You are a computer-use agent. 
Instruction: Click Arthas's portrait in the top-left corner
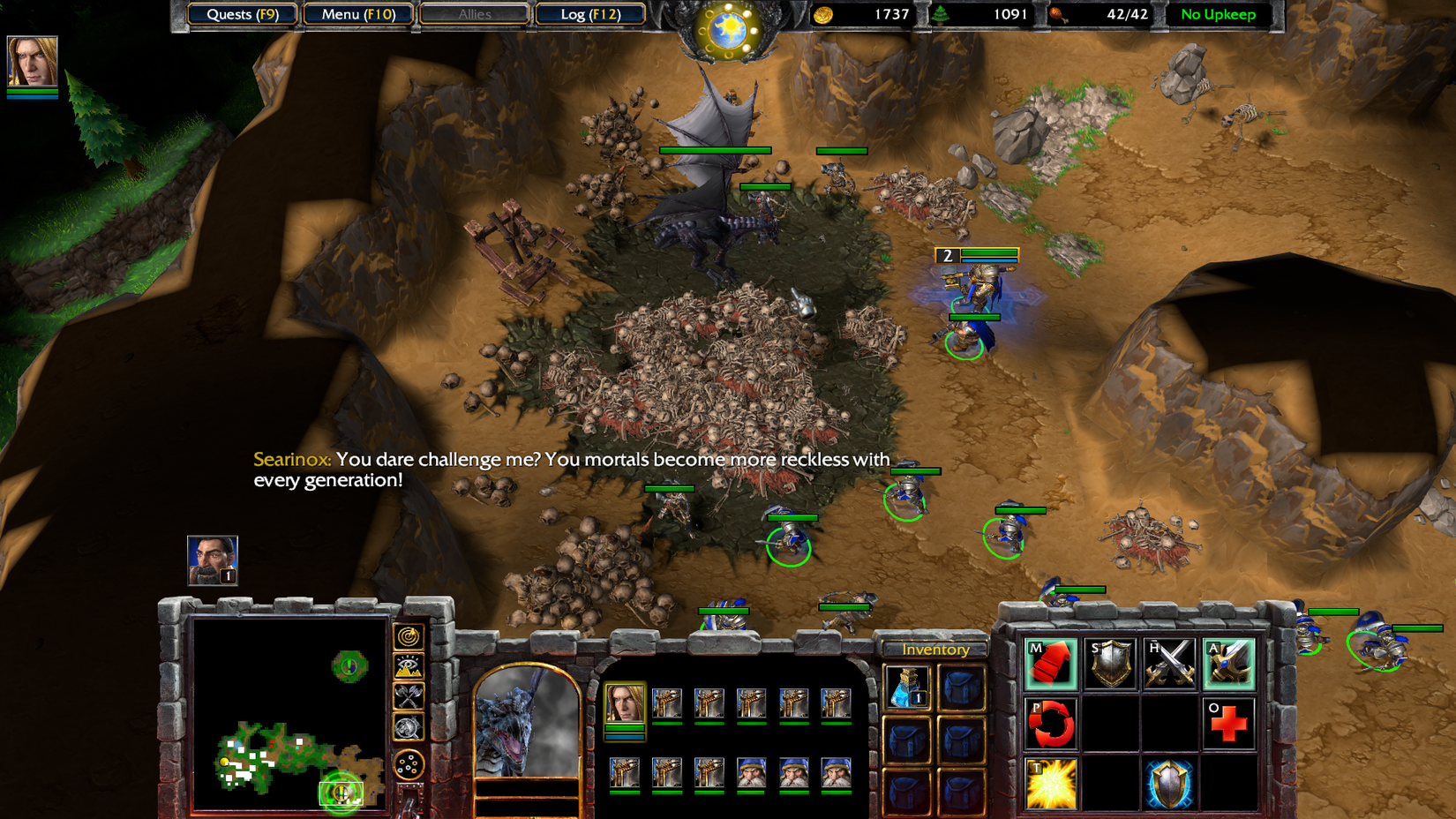click(x=33, y=62)
